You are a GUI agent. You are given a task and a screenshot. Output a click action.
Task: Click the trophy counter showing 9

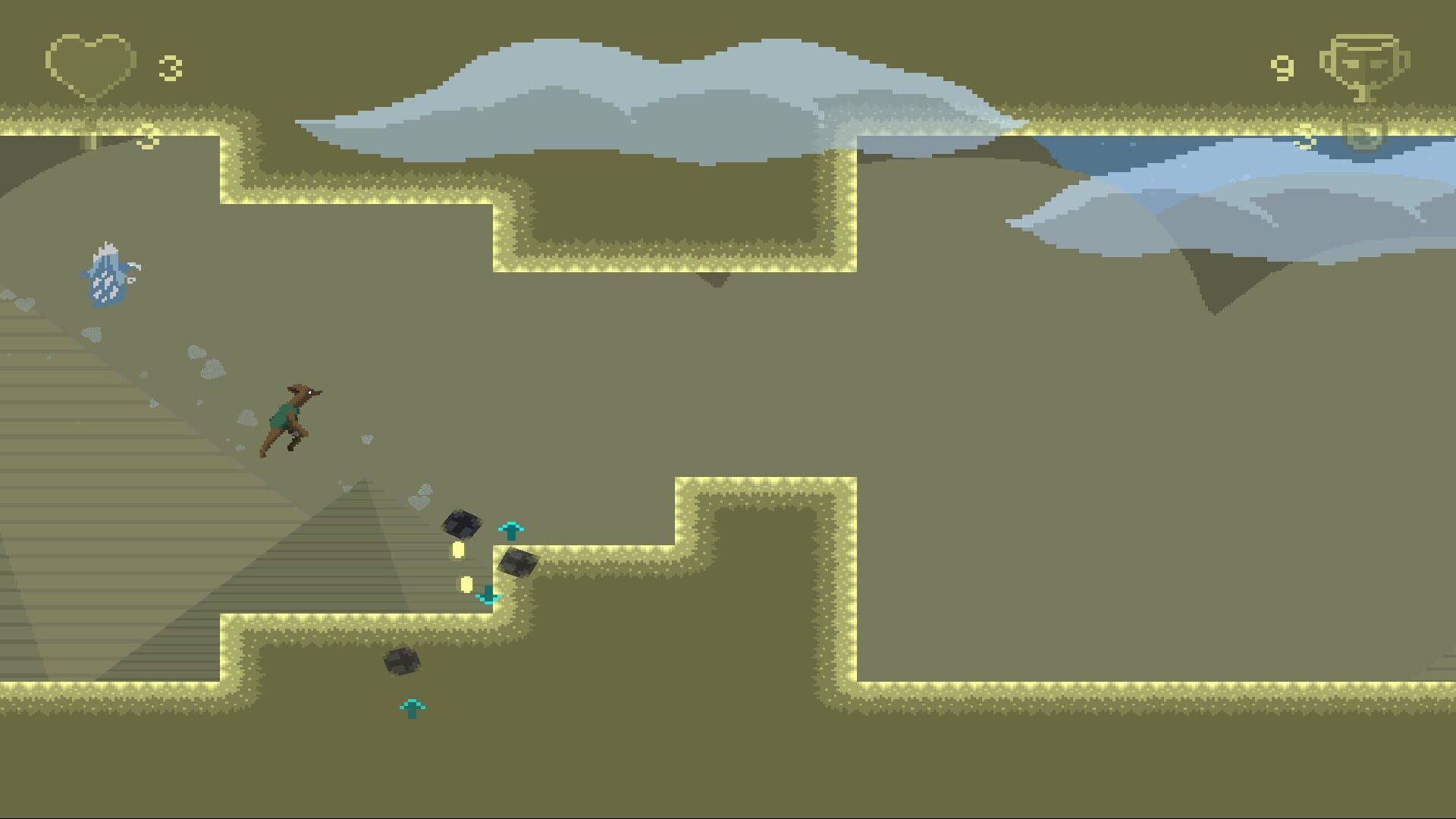1283,68
